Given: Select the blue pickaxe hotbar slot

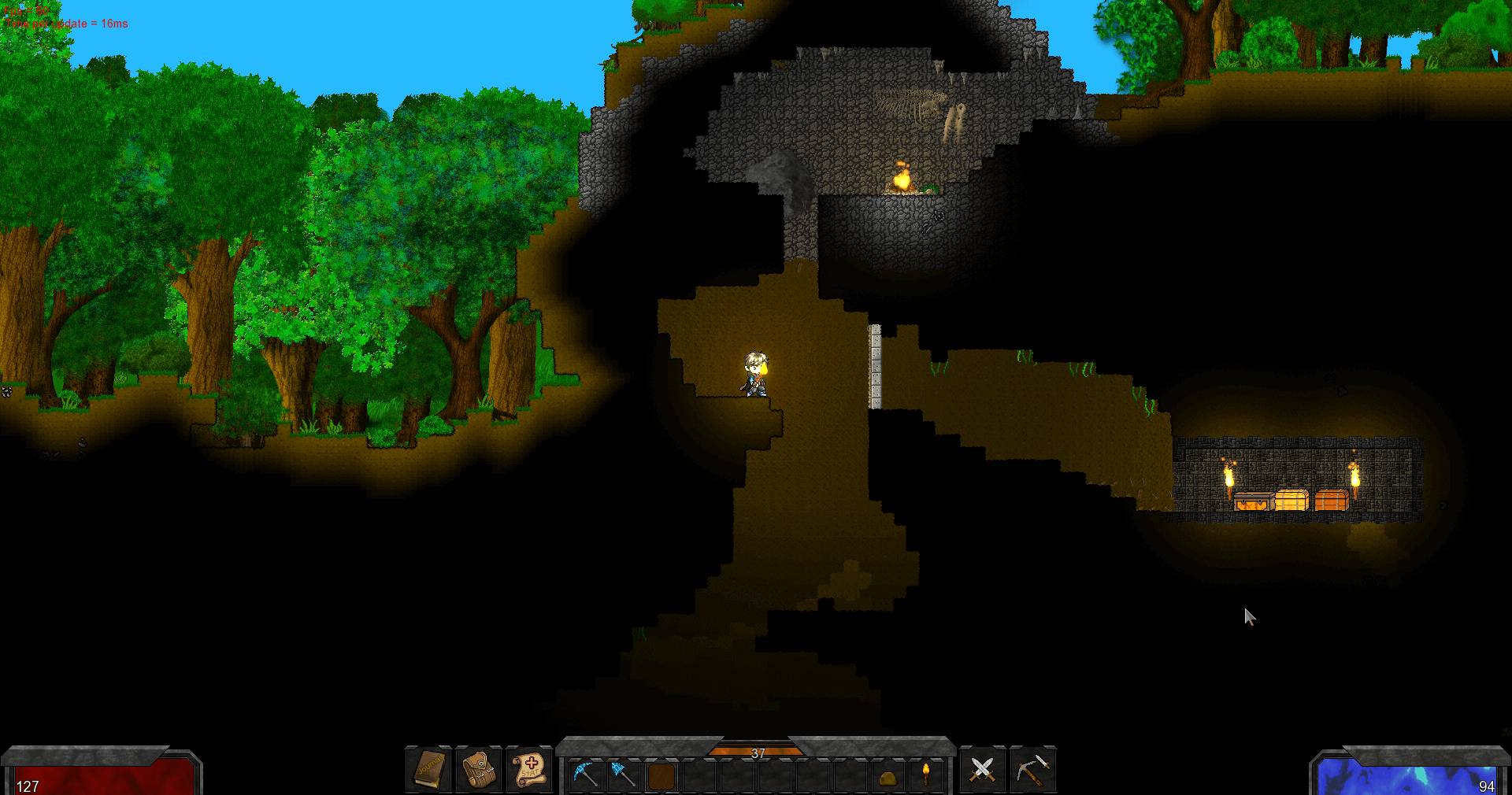Looking at the screenshot, I should coord(585,775).
